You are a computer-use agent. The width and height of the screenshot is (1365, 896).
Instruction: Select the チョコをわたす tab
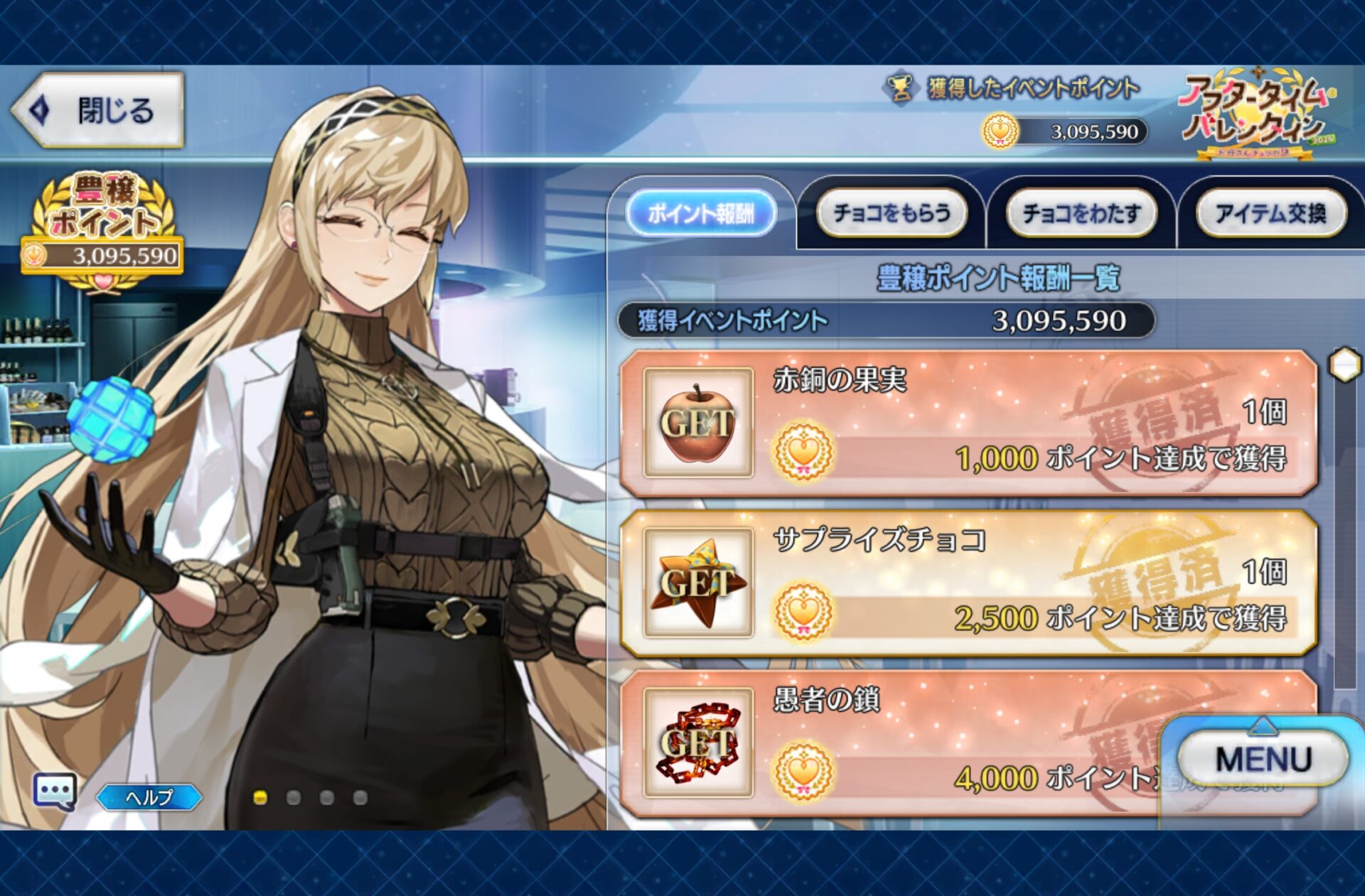[1081, 212]
